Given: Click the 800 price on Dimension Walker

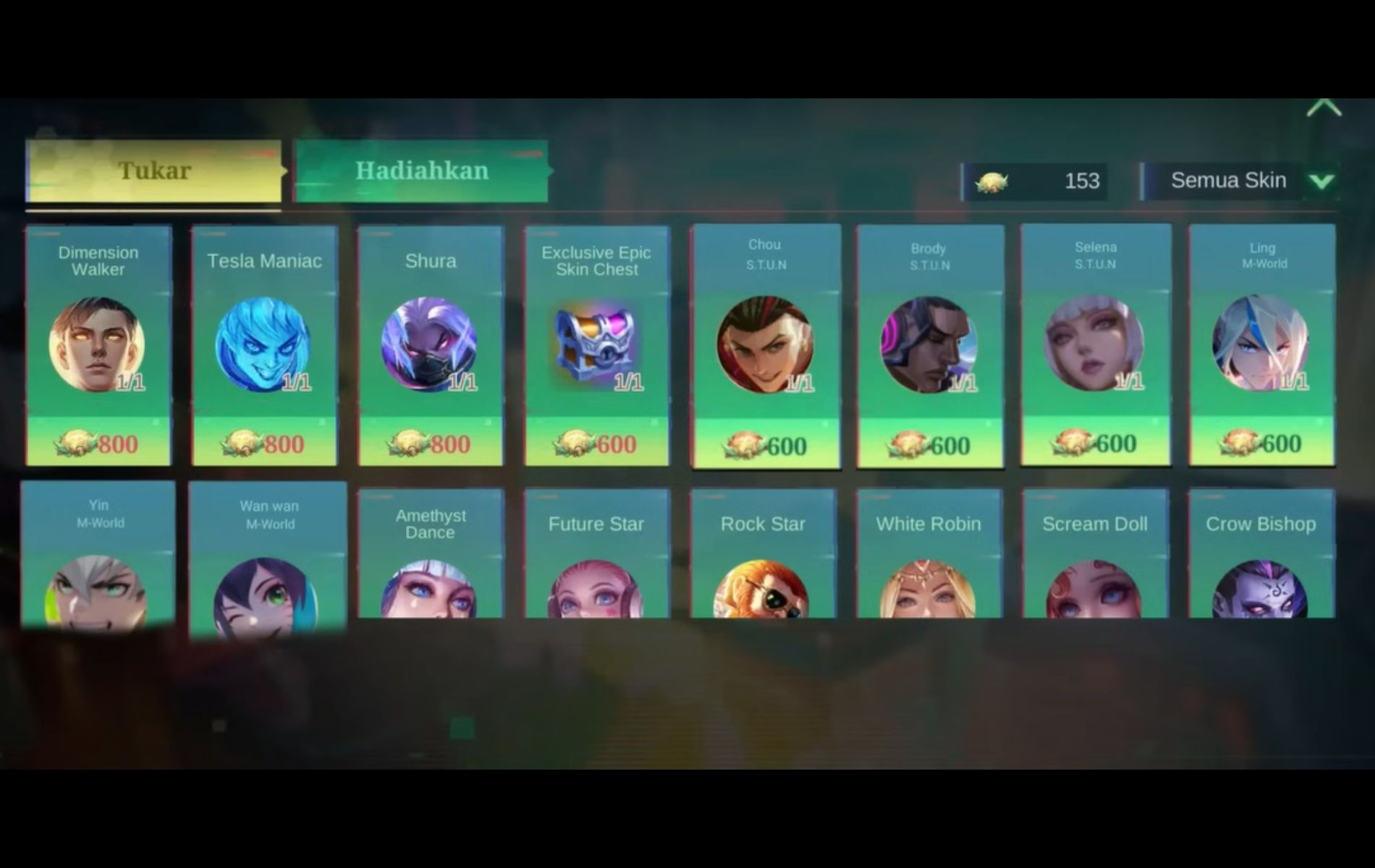Looking at the screenshot, I should 98,443.
